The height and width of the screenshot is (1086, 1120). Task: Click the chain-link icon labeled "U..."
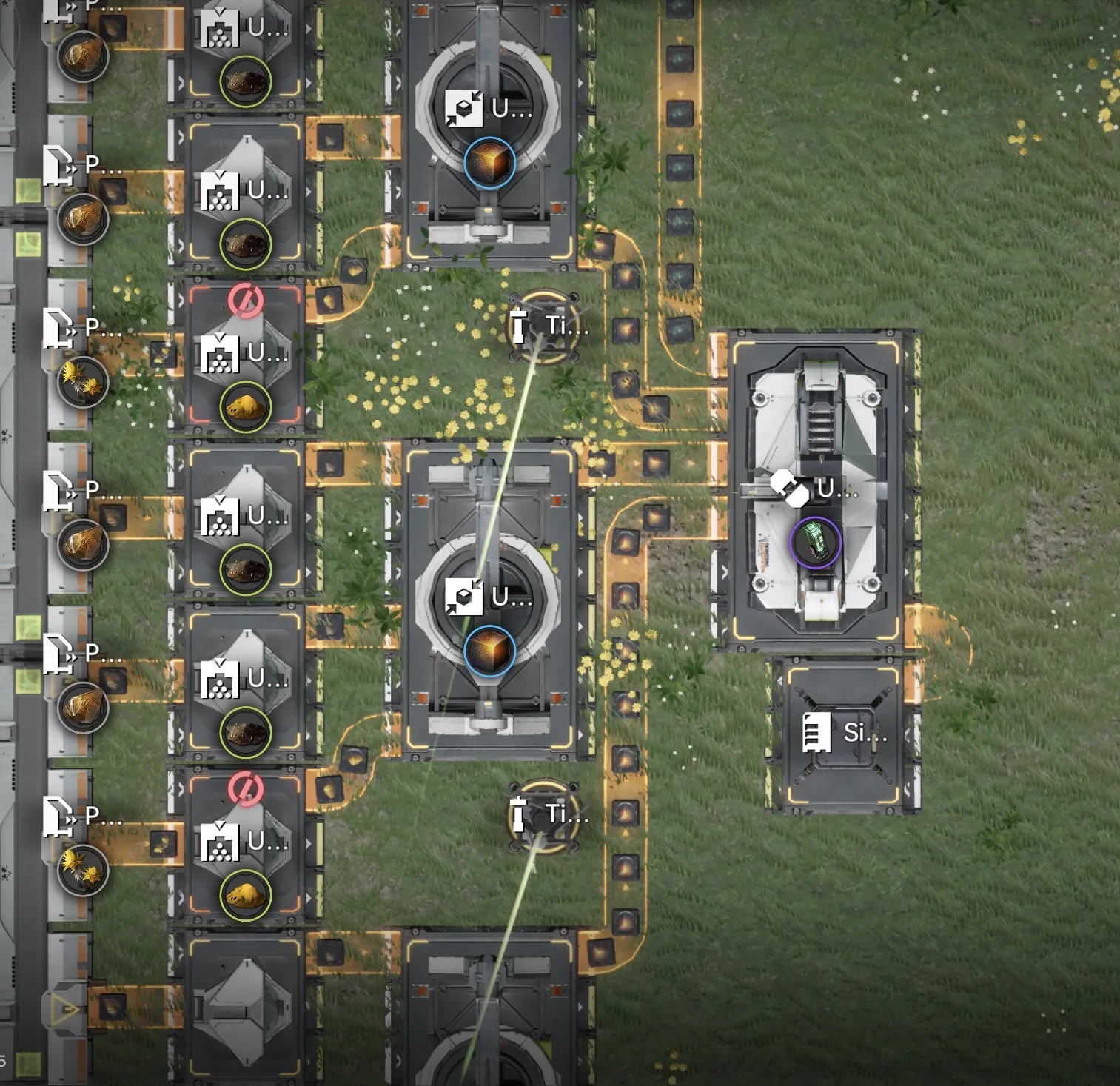pos(790,489)
